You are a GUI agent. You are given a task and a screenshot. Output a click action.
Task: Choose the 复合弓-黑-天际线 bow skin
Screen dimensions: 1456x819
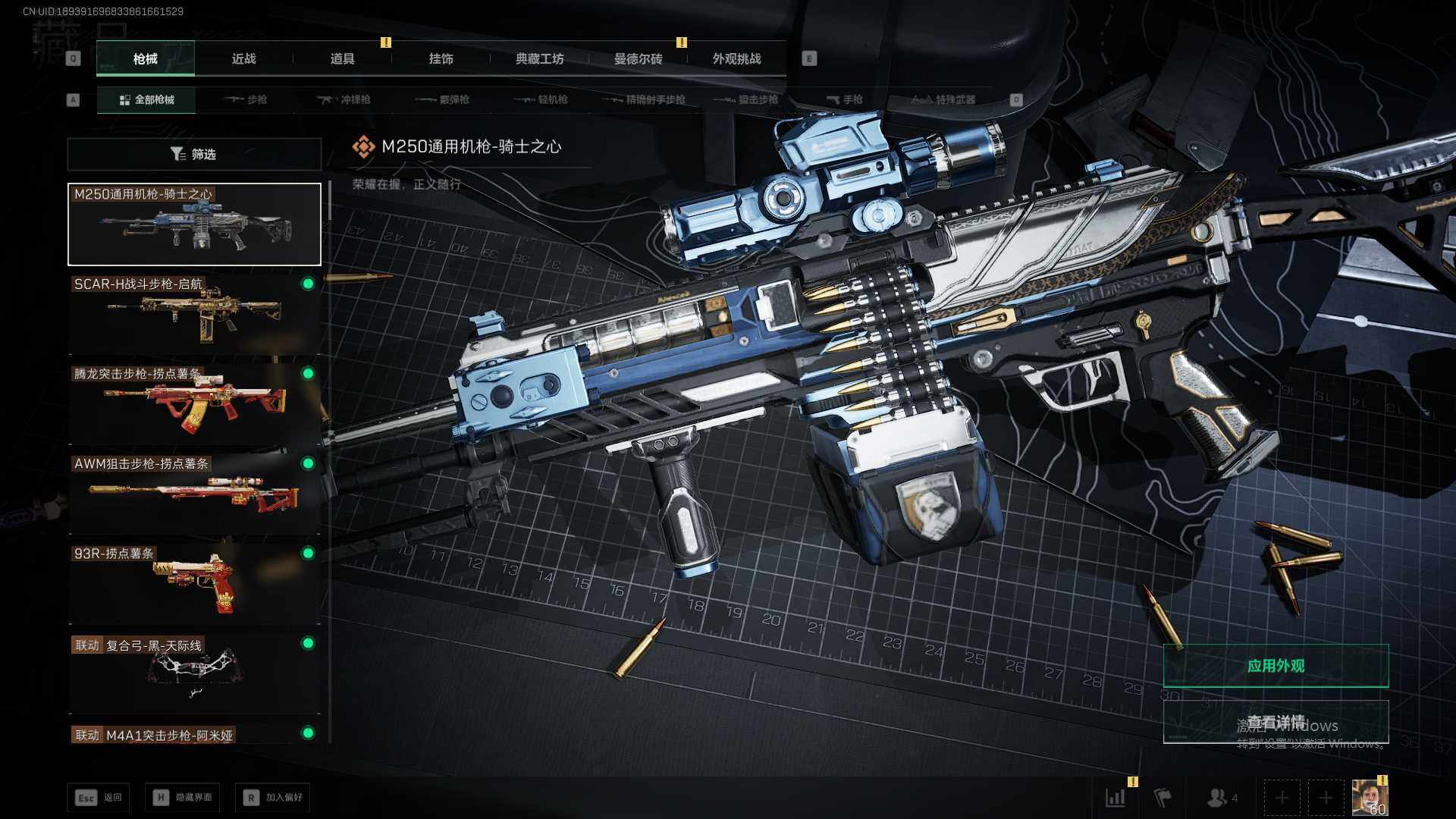click(194, 673)
